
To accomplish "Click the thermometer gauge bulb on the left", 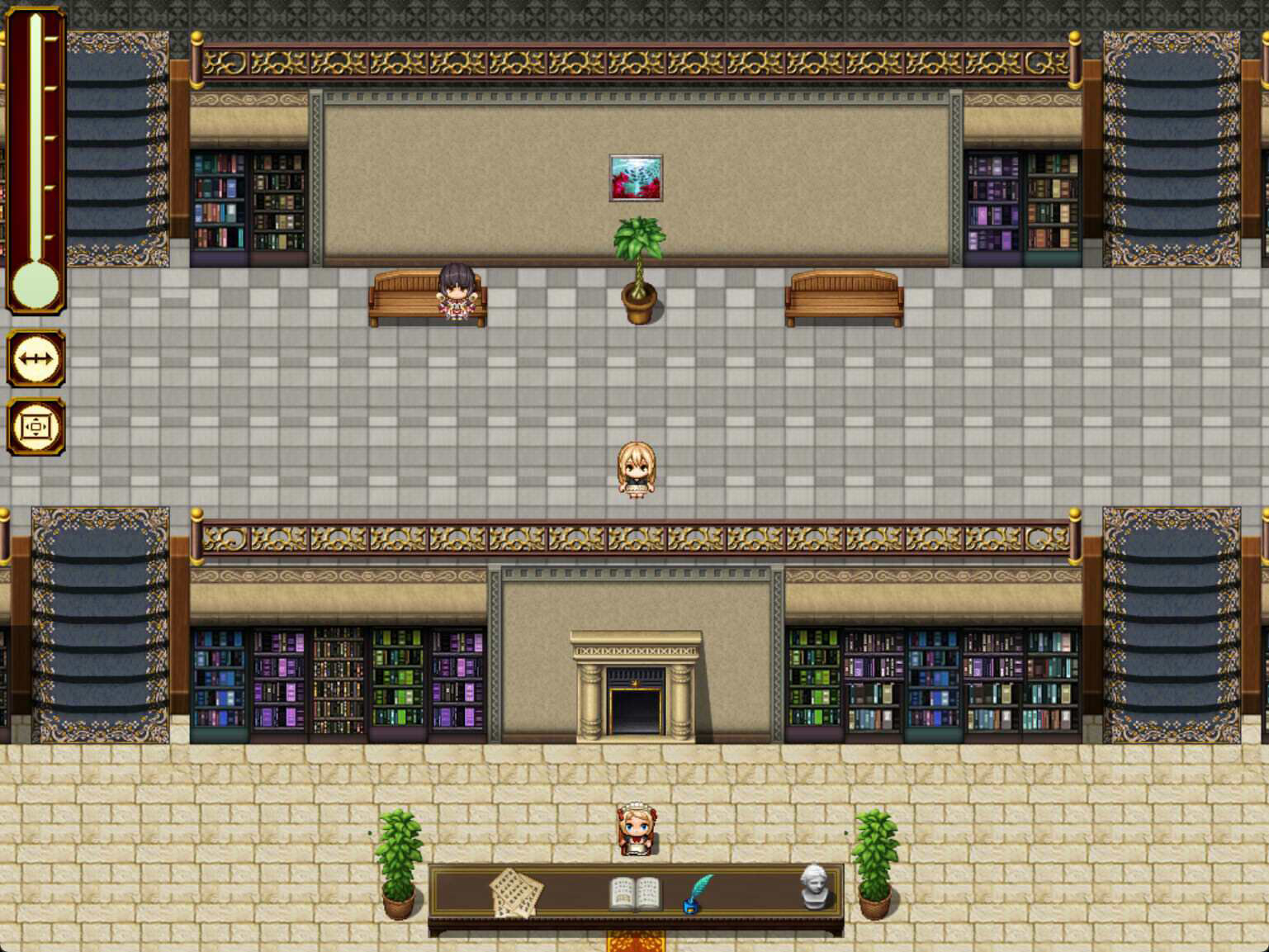I will point(35,285).
